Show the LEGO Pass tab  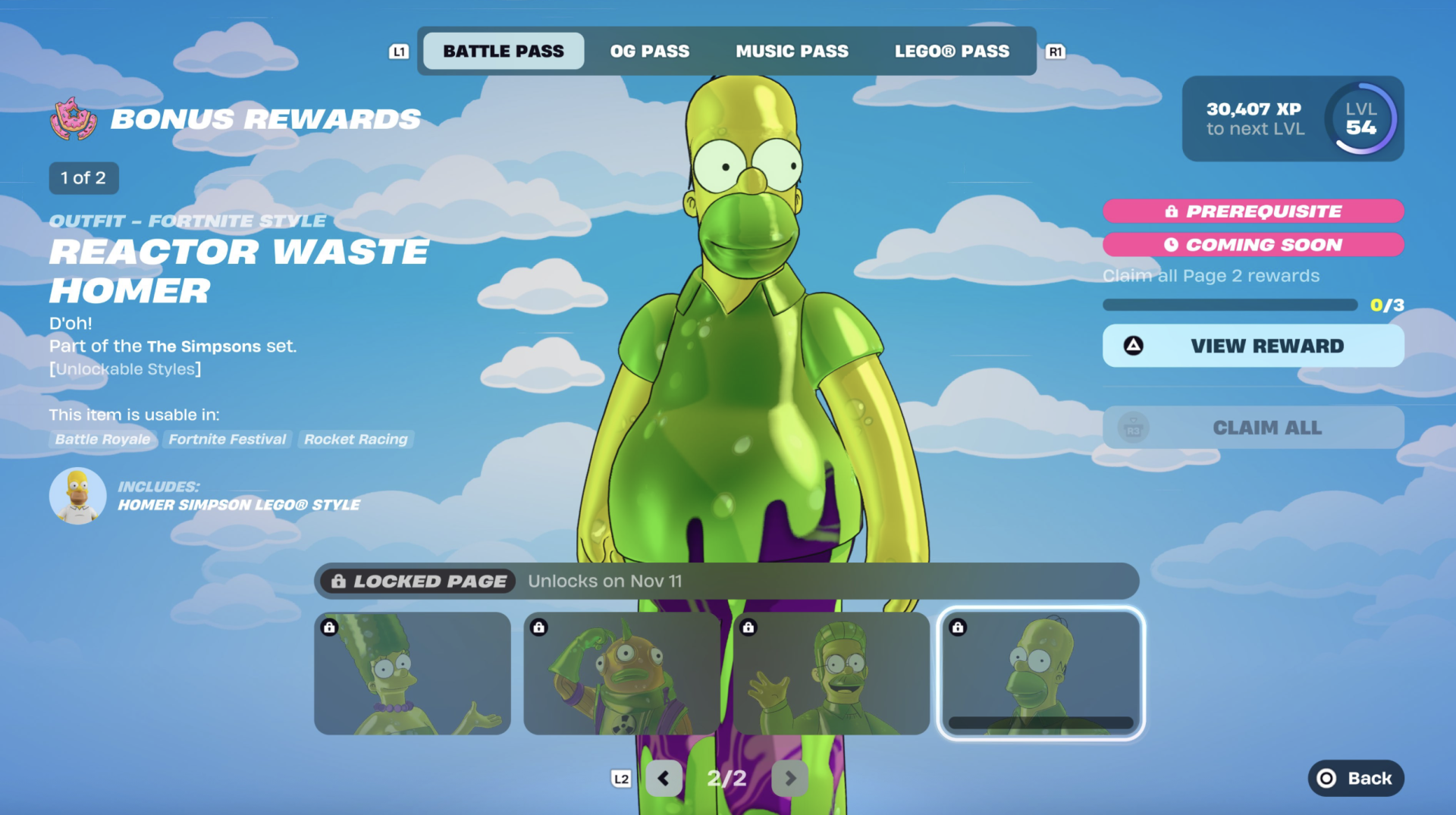click(952, 51)
